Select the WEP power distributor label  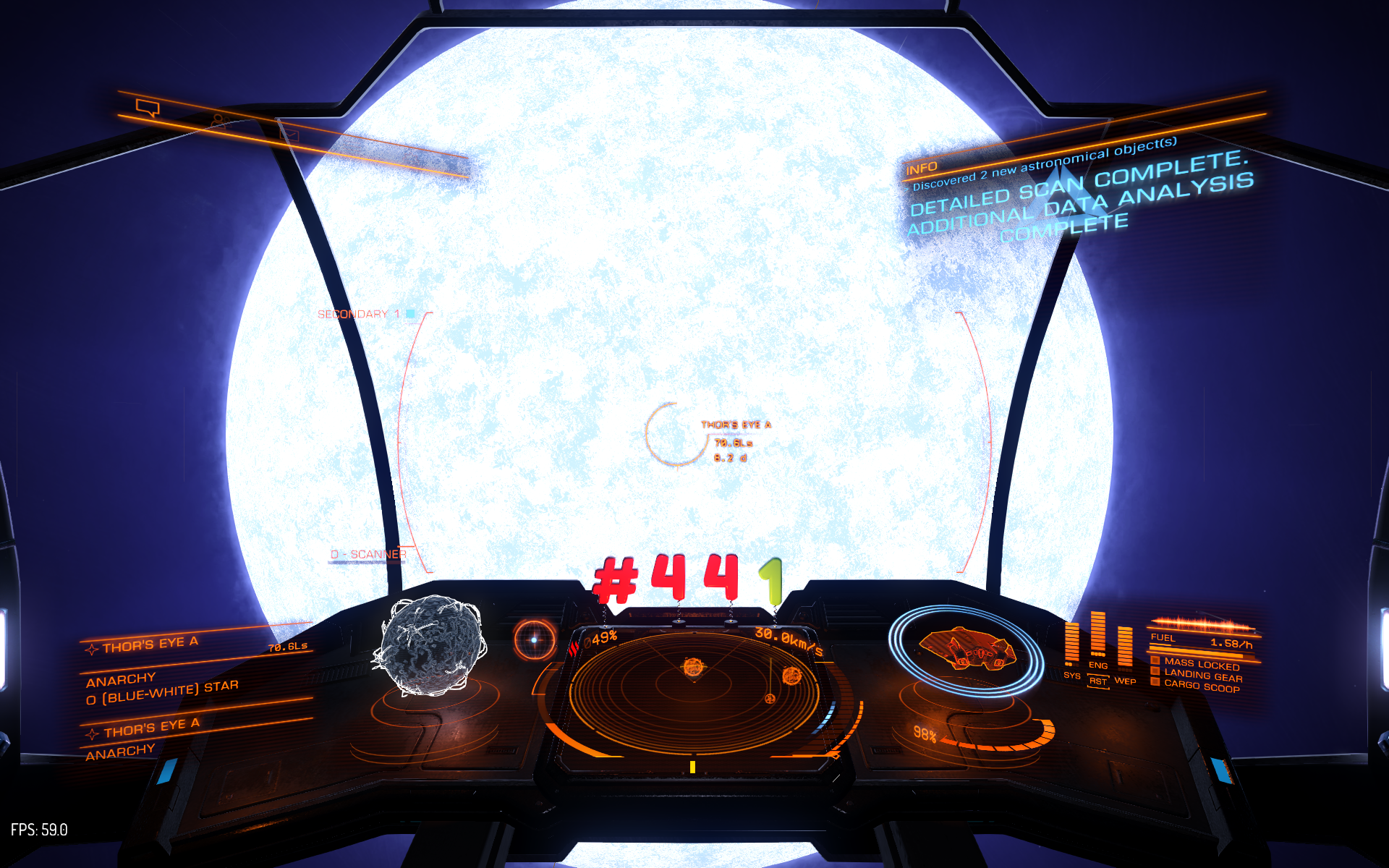click(1125, 681)
